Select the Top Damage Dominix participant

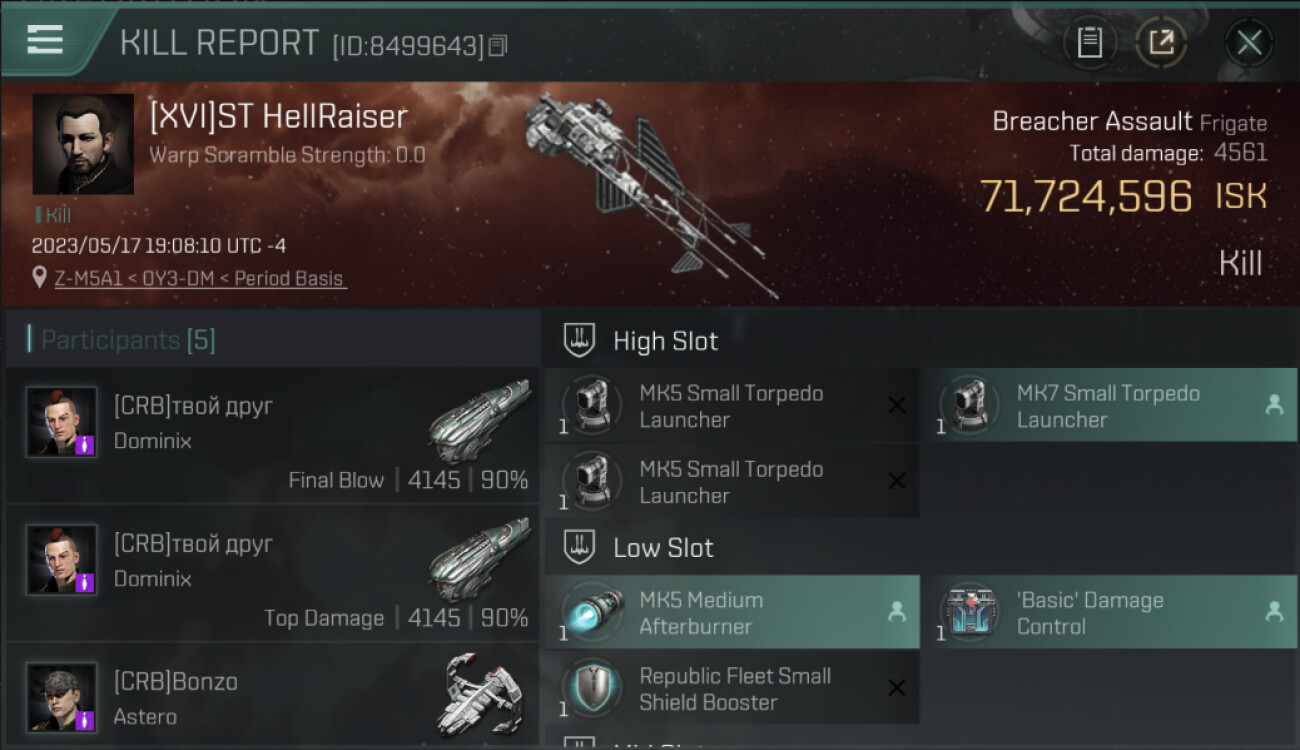(x=273, y=573)
